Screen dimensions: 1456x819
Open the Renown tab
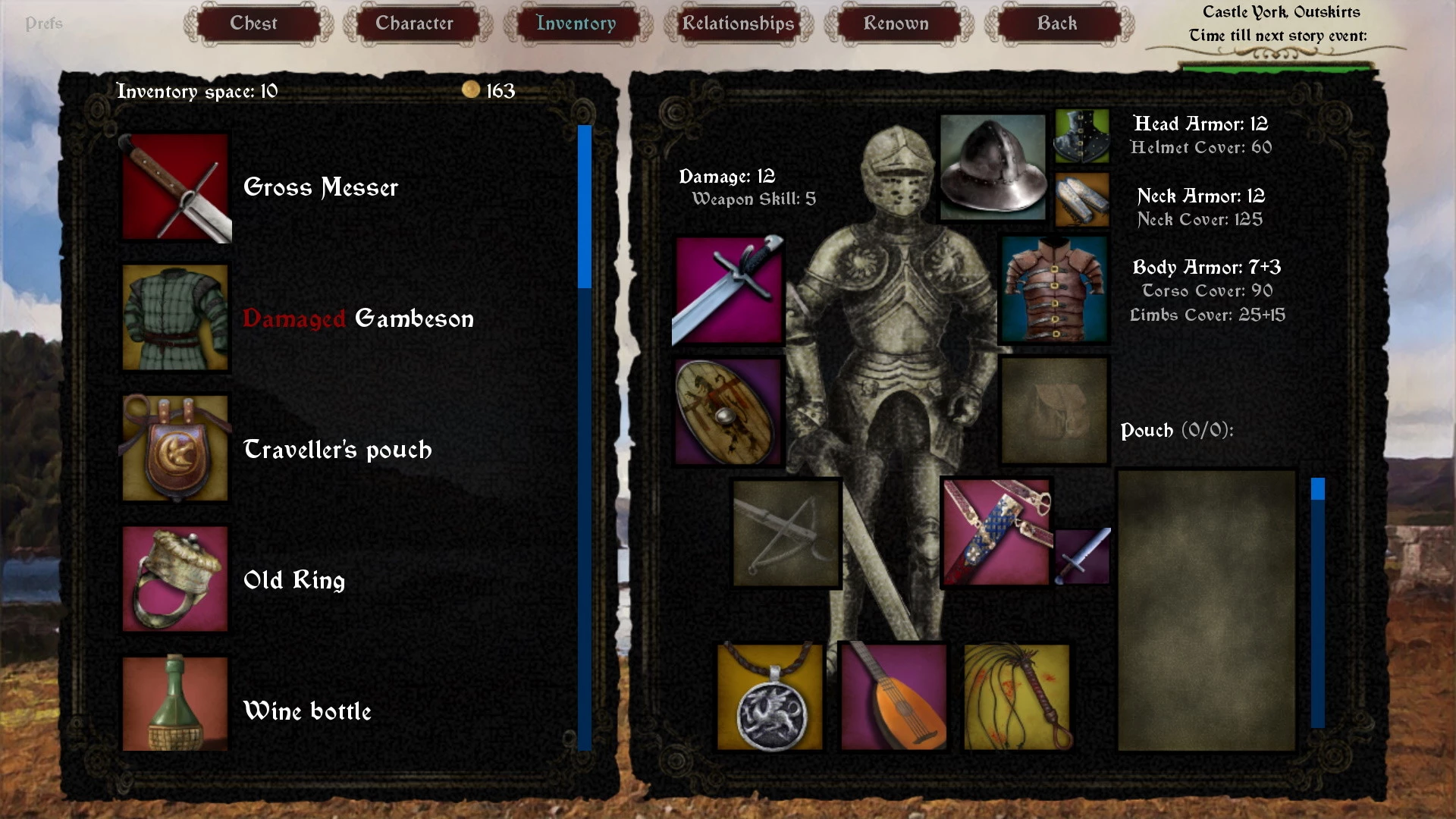(x=896, y=24)
